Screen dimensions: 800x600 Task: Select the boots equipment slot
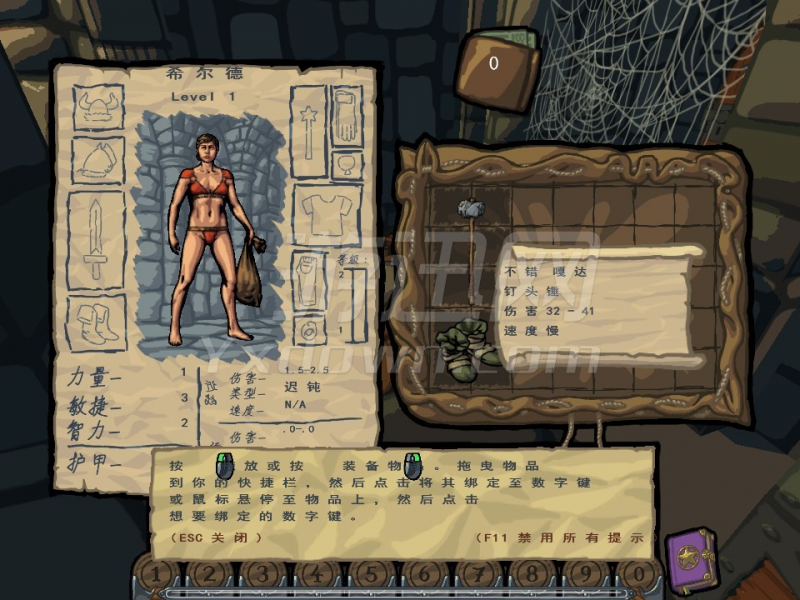click(97, 321)
